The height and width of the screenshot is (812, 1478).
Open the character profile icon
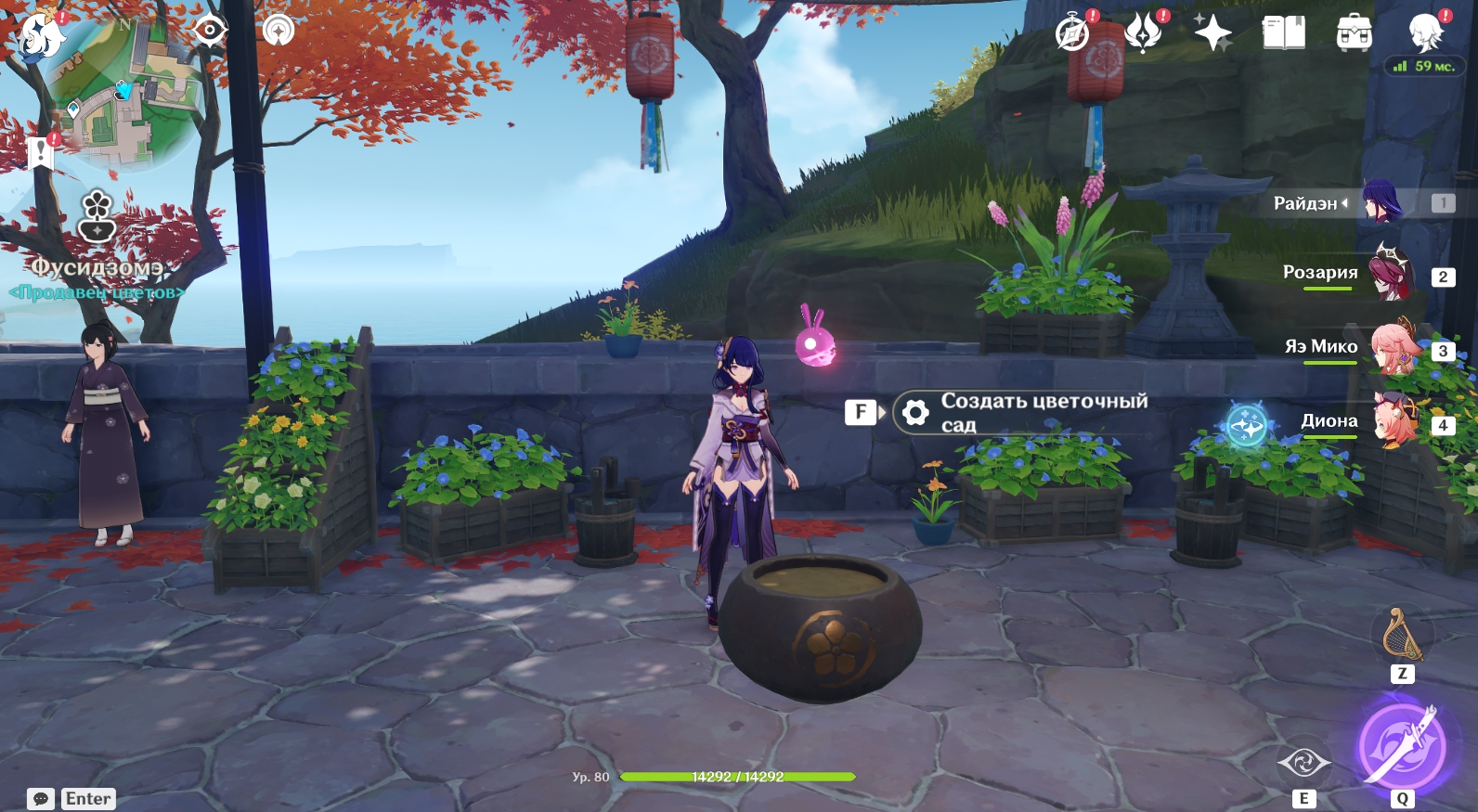point(1424,33)
